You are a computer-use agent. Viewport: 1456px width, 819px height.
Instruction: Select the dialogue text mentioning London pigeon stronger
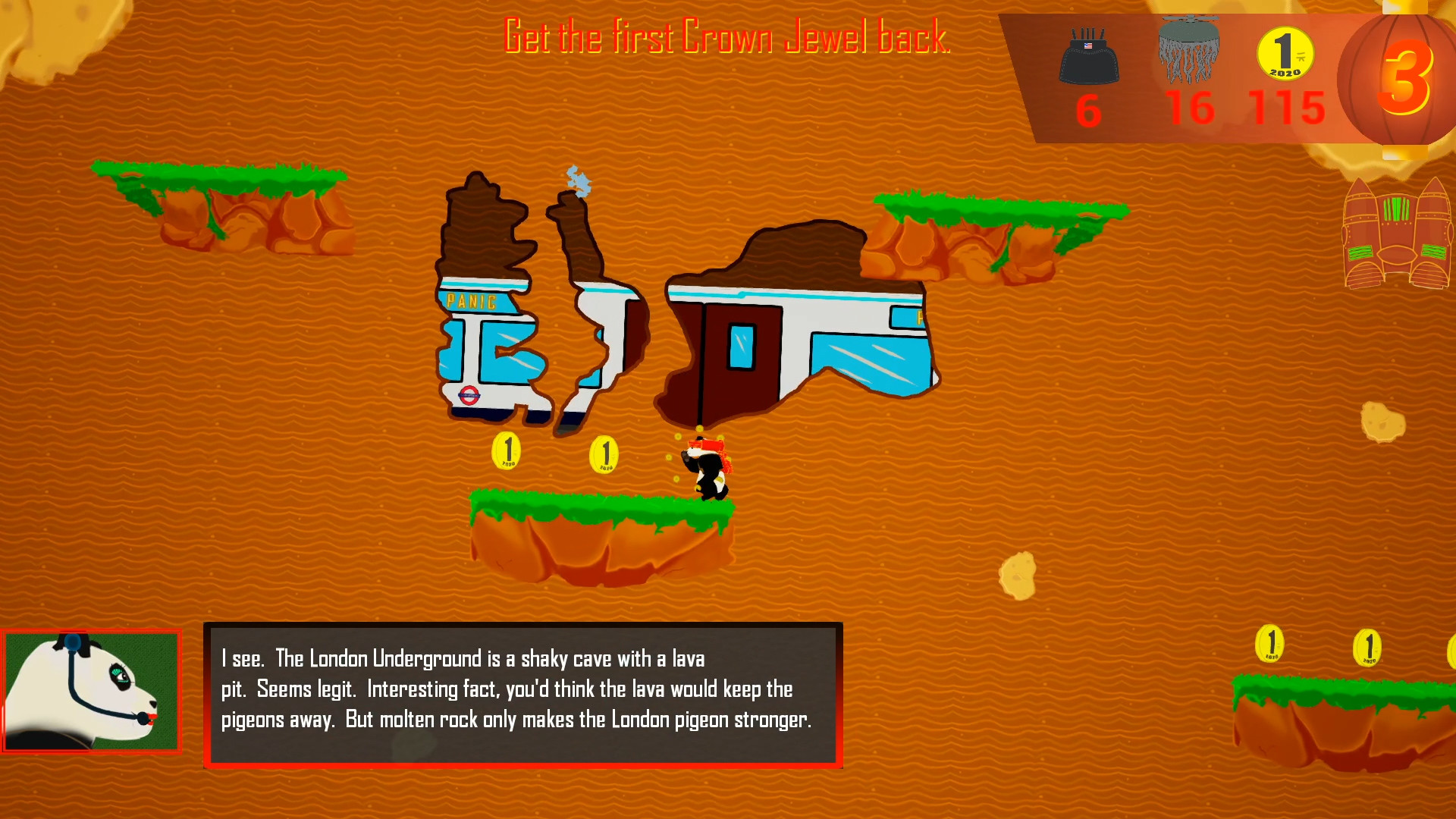(x=709, y=721)
